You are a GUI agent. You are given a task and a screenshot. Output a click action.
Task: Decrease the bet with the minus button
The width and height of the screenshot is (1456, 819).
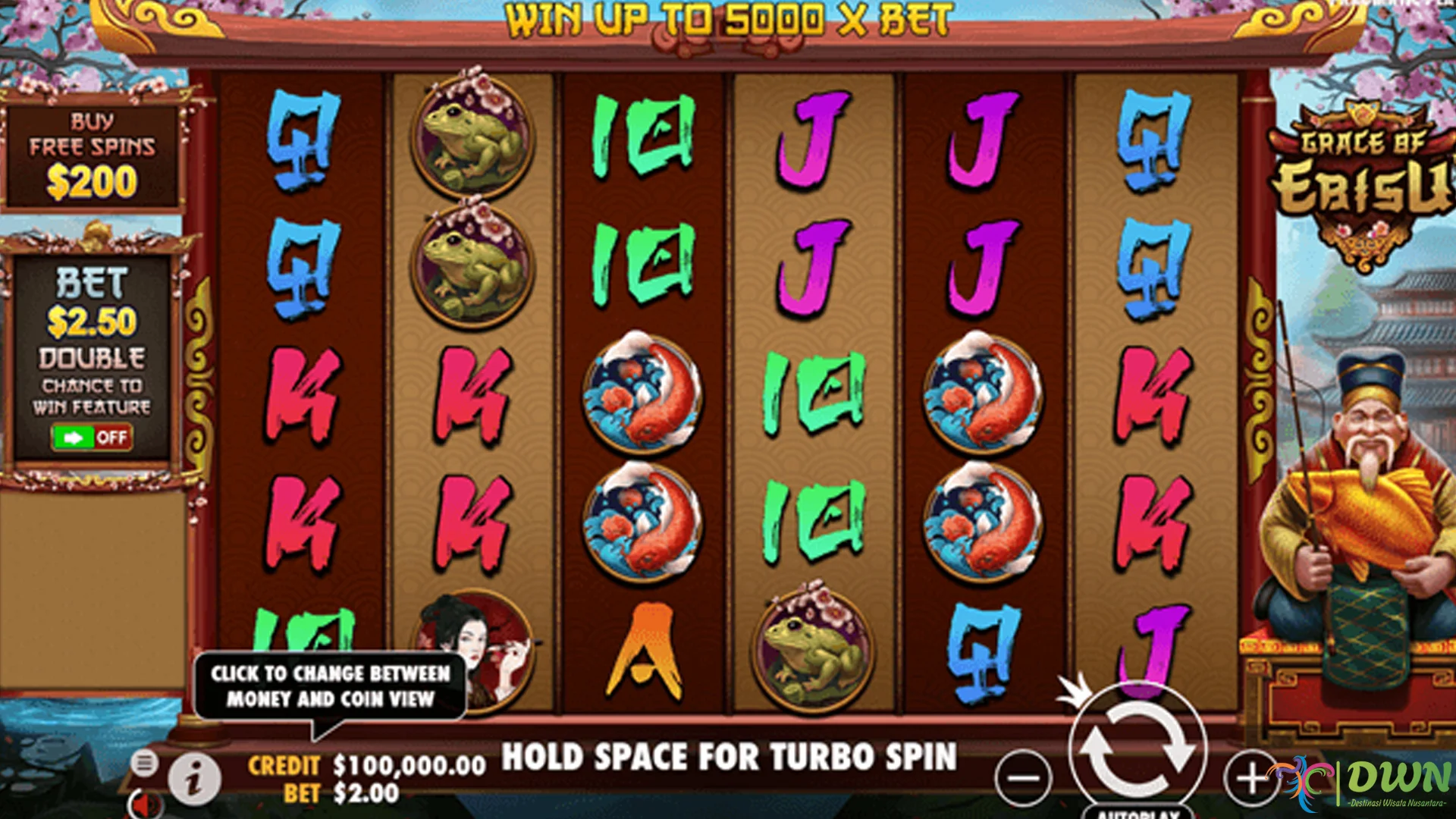1024,777
